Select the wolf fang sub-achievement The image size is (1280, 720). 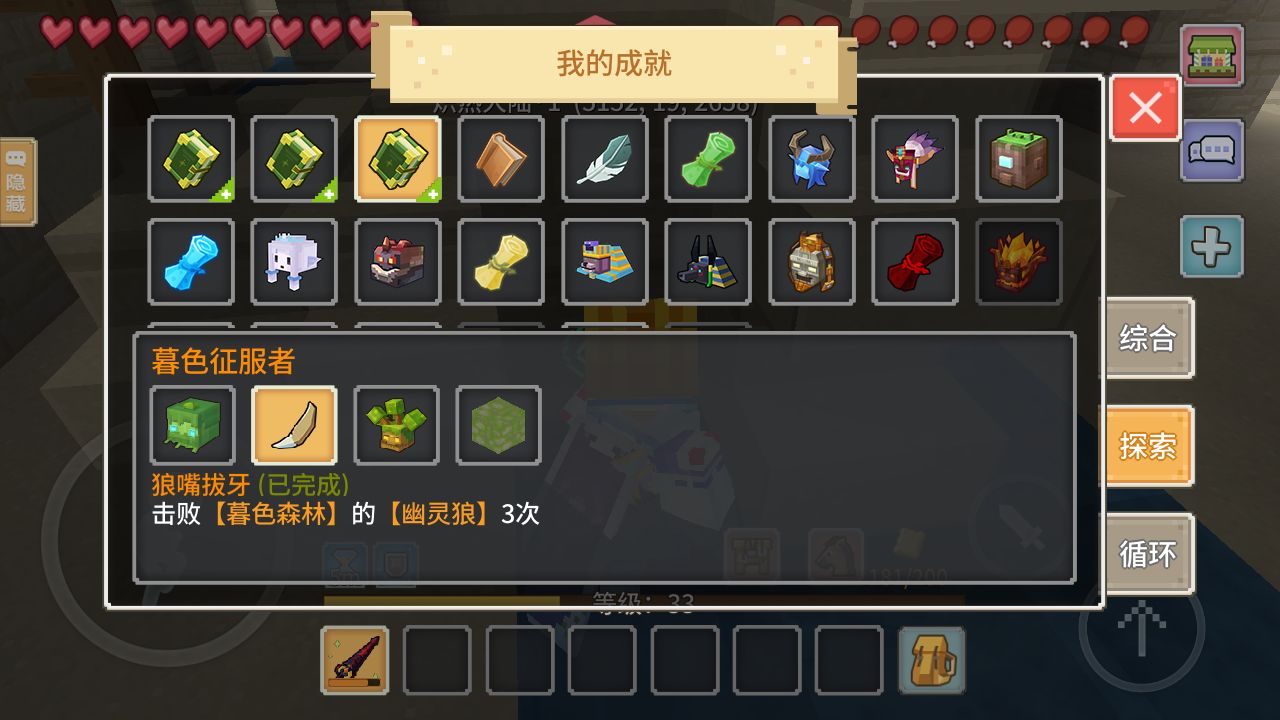294,426
